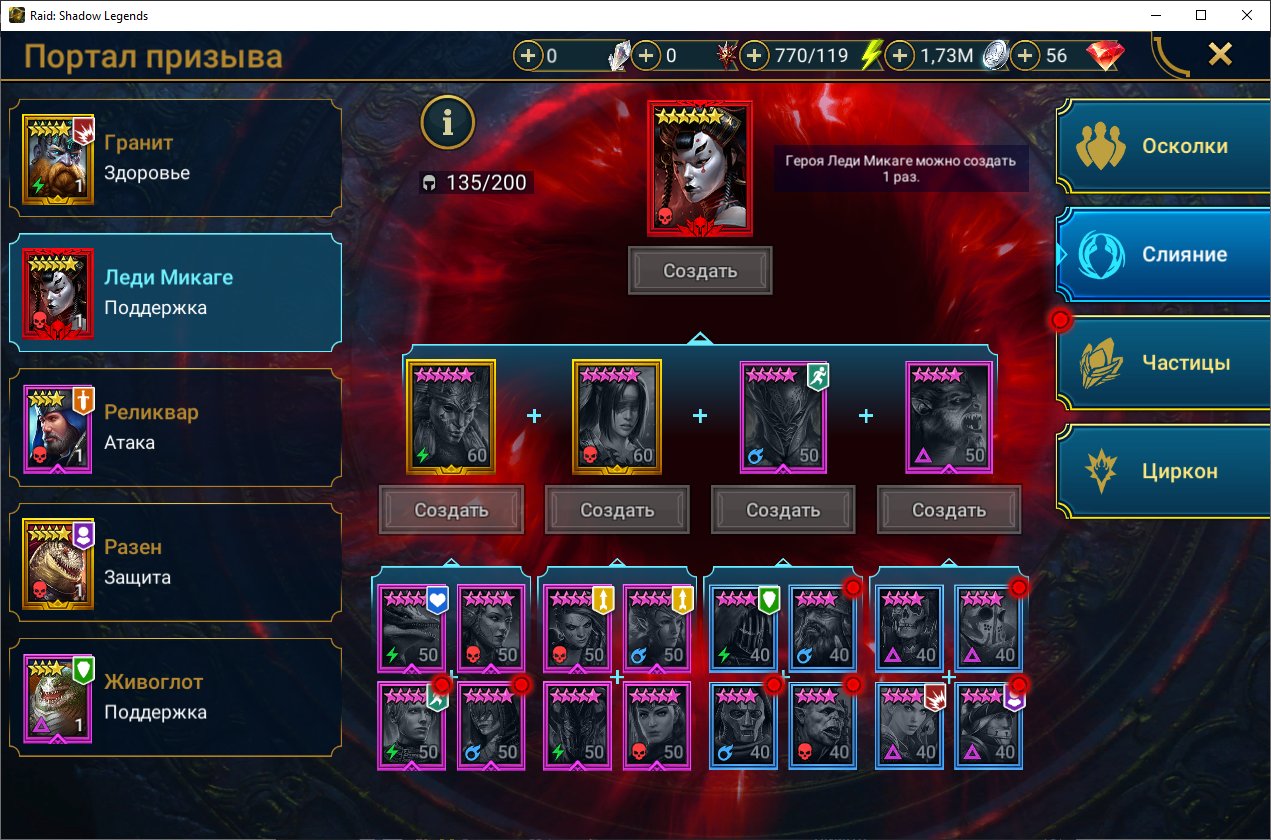This screenshot has width=1271, height=840.
Task: Switch to the Слияние tab
Action: click(x=1165, y=254)
